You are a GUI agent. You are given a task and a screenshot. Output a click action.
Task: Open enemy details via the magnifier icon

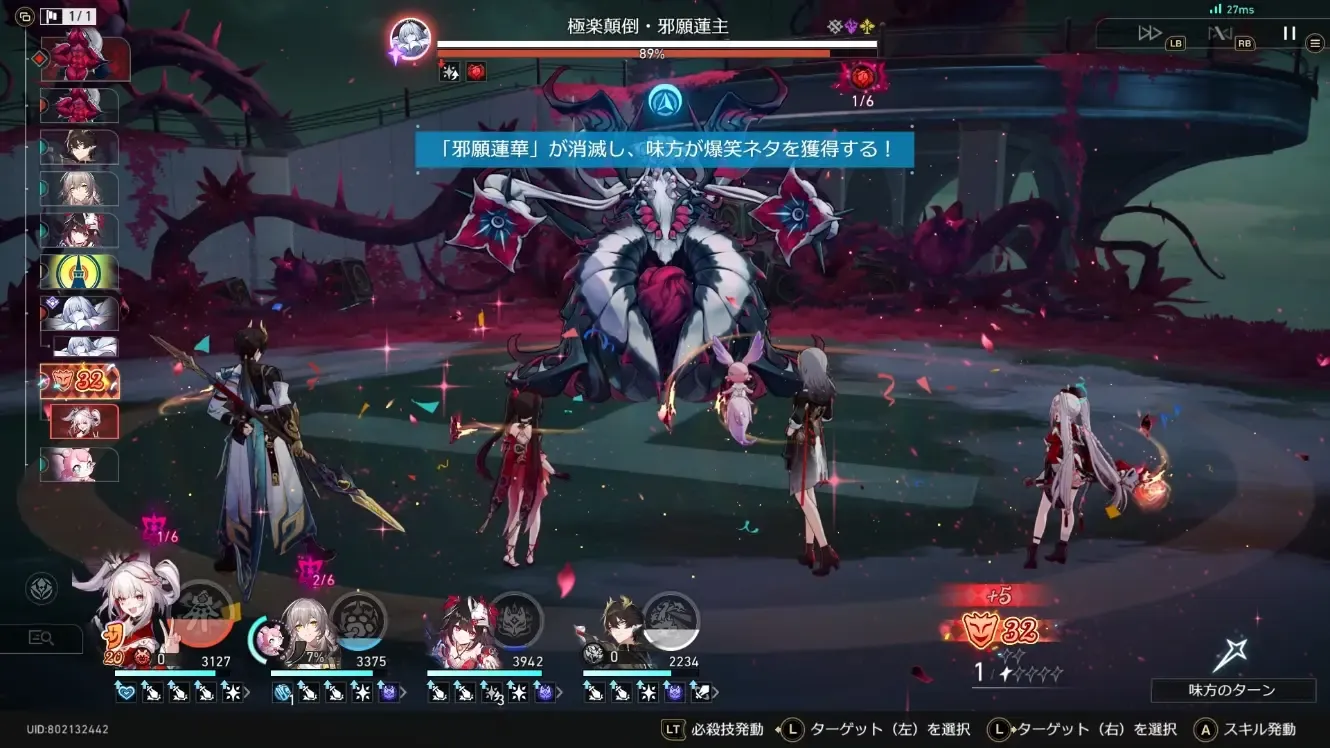click(41, 638)
